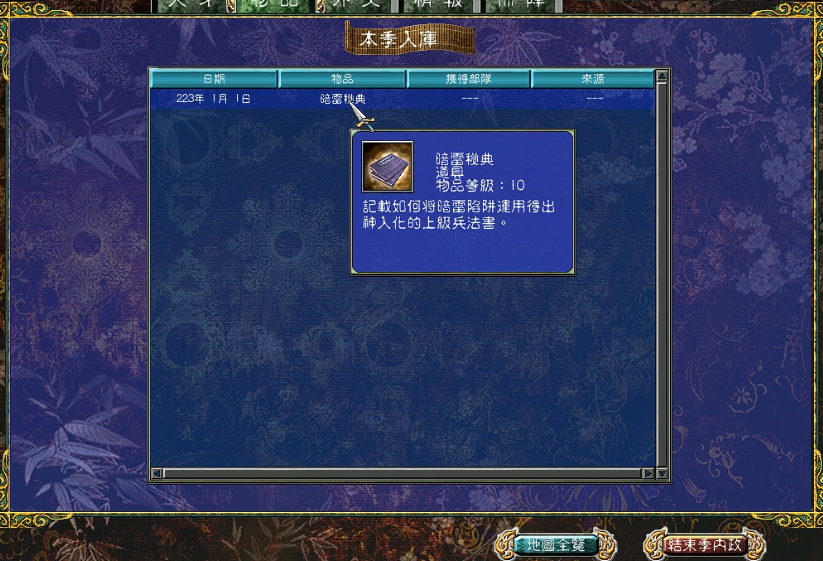Viewport: 823px width, 561px height.
Task: Click the 獲得部隊 column header
Action: 469,78
